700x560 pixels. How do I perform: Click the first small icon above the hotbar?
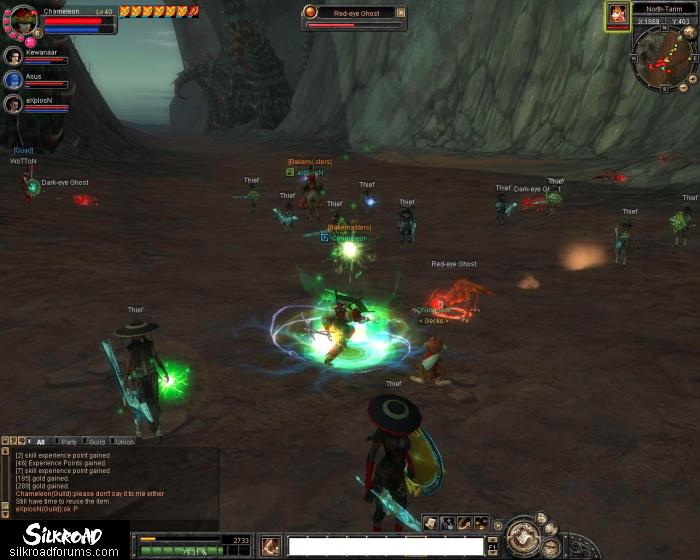(429, 523)
